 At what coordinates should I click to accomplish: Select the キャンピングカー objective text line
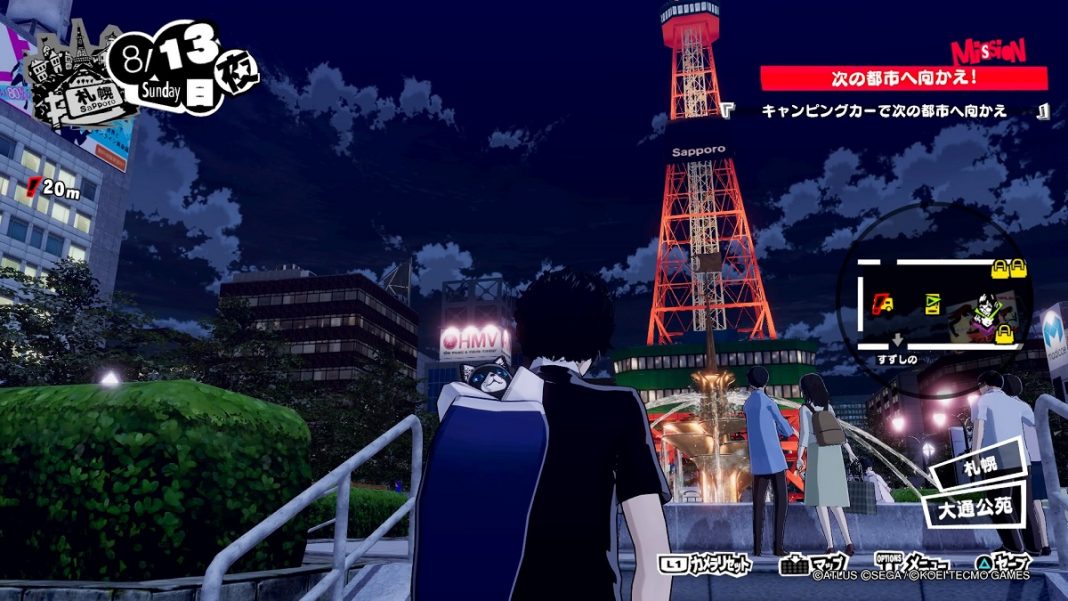click(884, 111)
